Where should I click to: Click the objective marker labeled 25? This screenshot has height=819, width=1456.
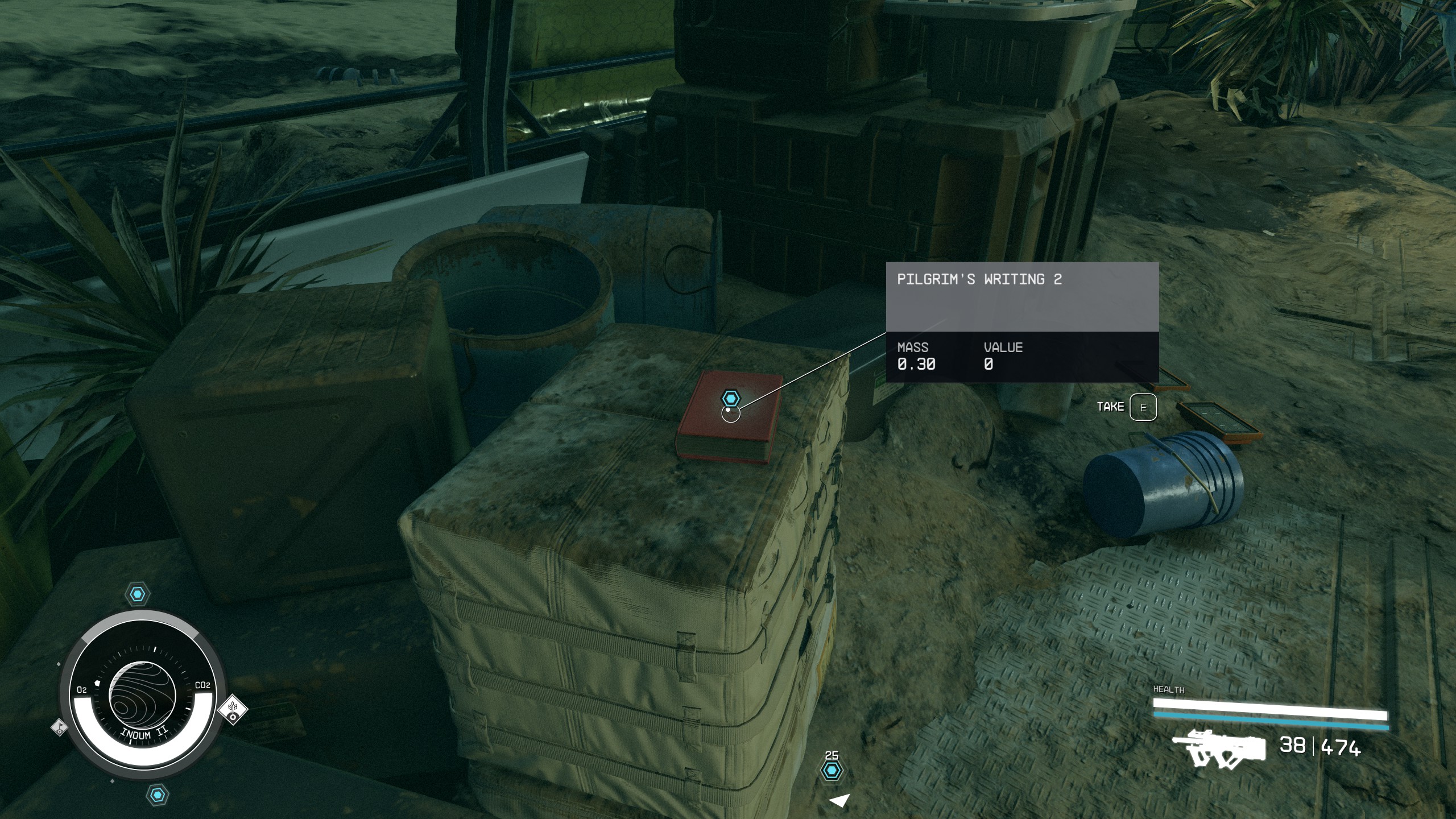tap(832, 771)
